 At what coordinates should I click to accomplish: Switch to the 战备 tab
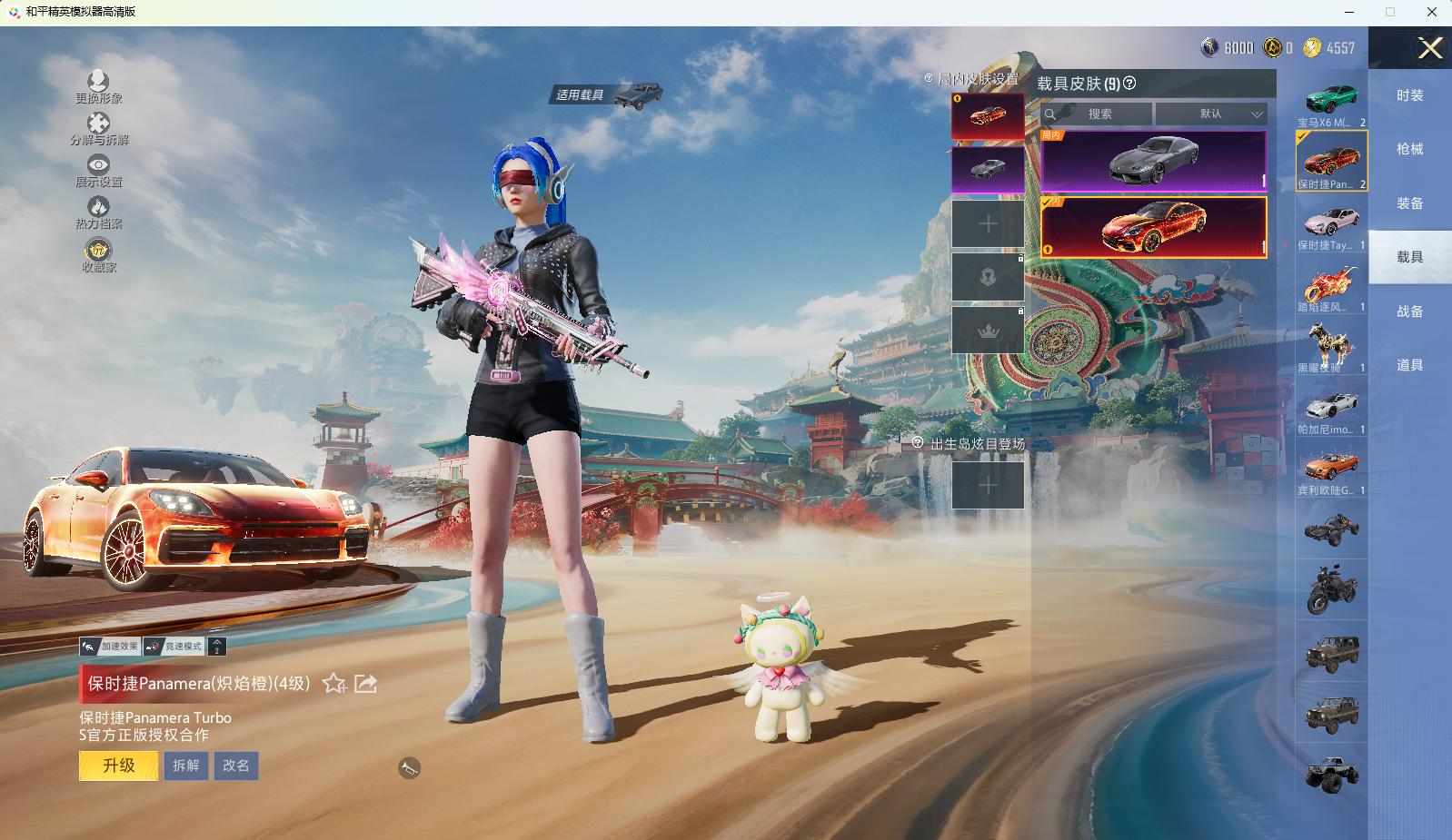coord(1409,311)
